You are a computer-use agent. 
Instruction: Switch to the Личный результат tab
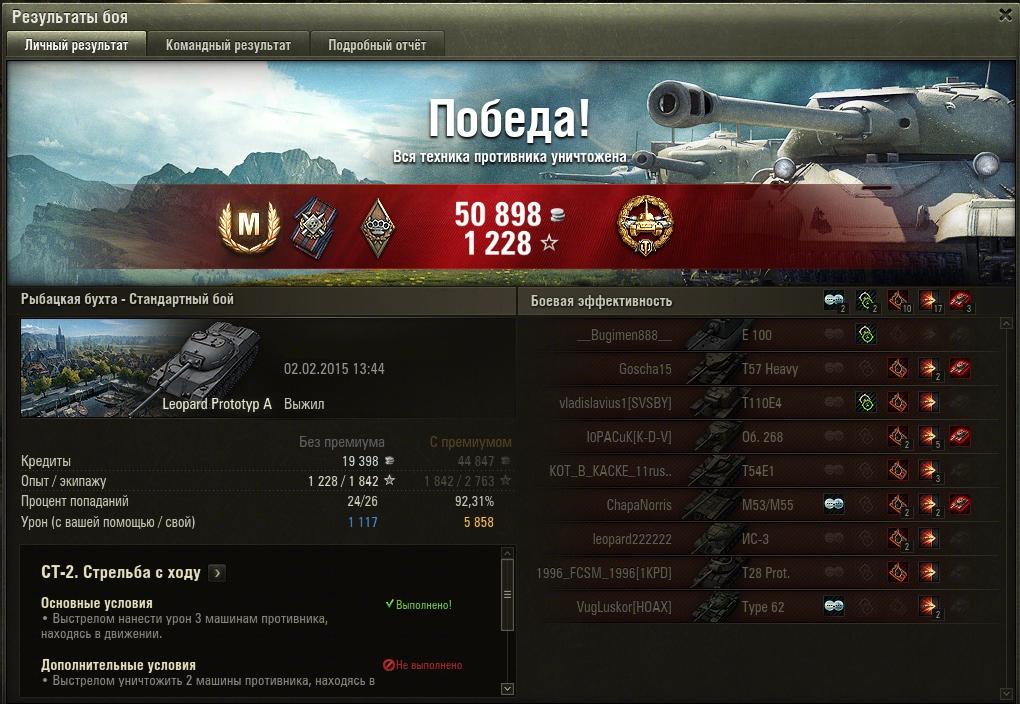pyautogui.click(x=76, y=45)
